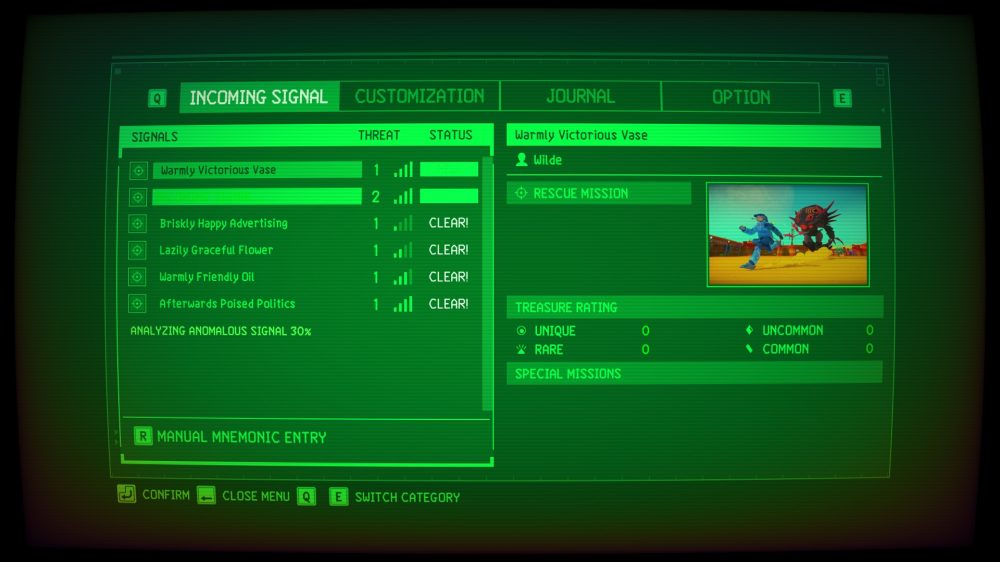
Task: Select the unnamed threat level 2 signal
Action: (257, 197)
